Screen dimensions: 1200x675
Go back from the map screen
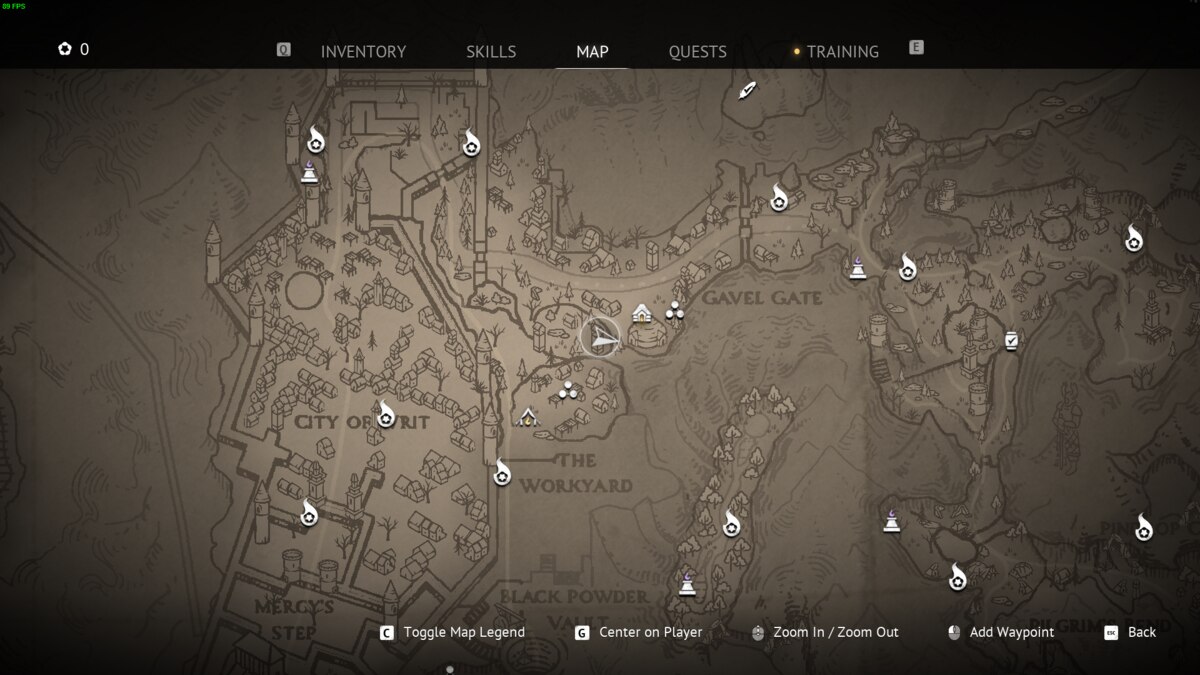1141,632
